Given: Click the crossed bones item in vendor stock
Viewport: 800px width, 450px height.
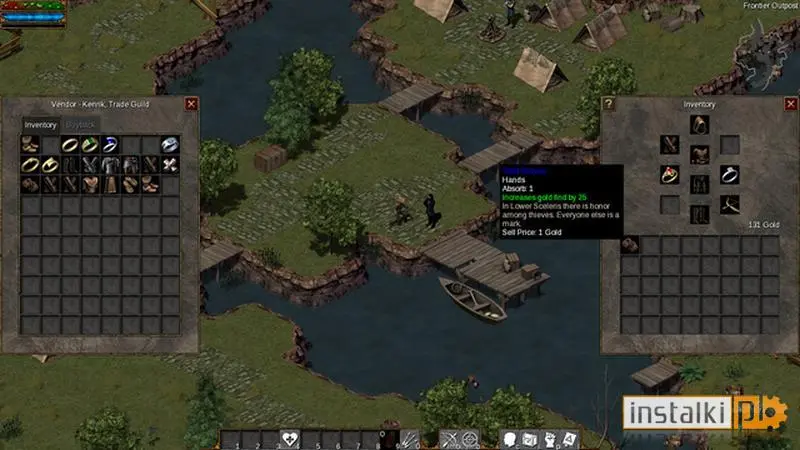Looking at the screenshot, I should tap(170, 165).
